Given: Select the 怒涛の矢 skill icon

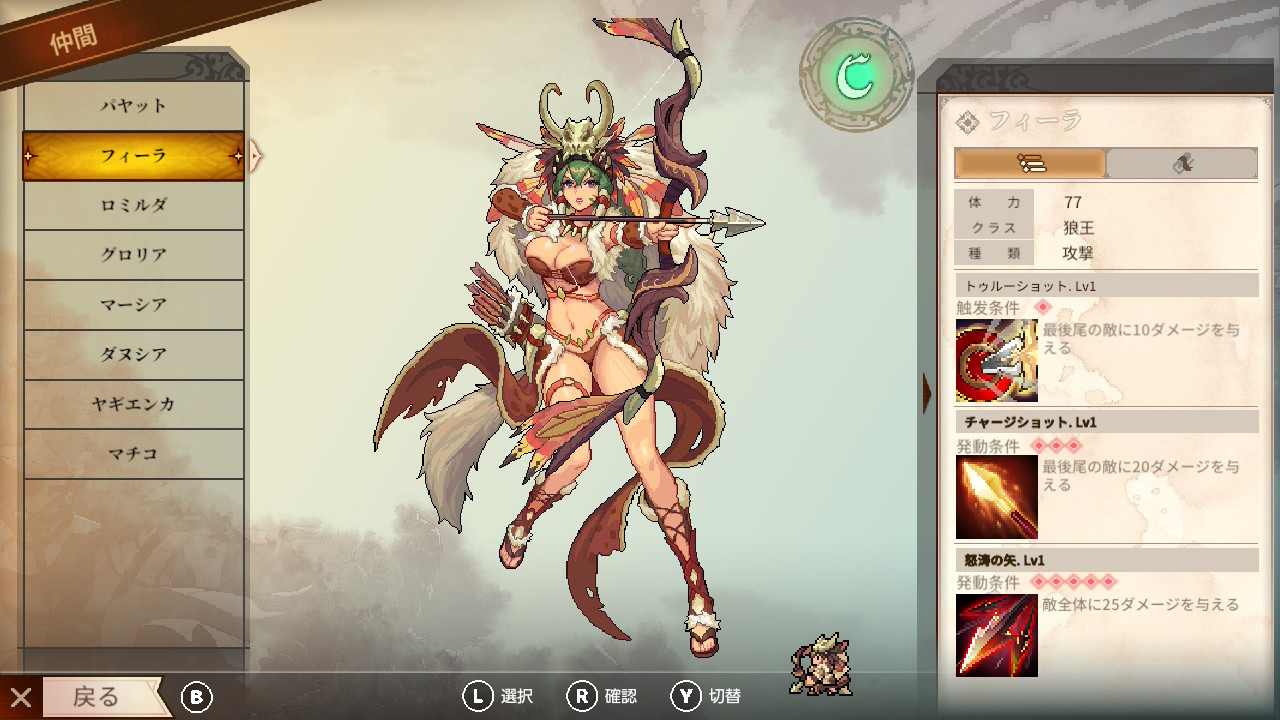Looking at the screenshot, I should [996, 635].
